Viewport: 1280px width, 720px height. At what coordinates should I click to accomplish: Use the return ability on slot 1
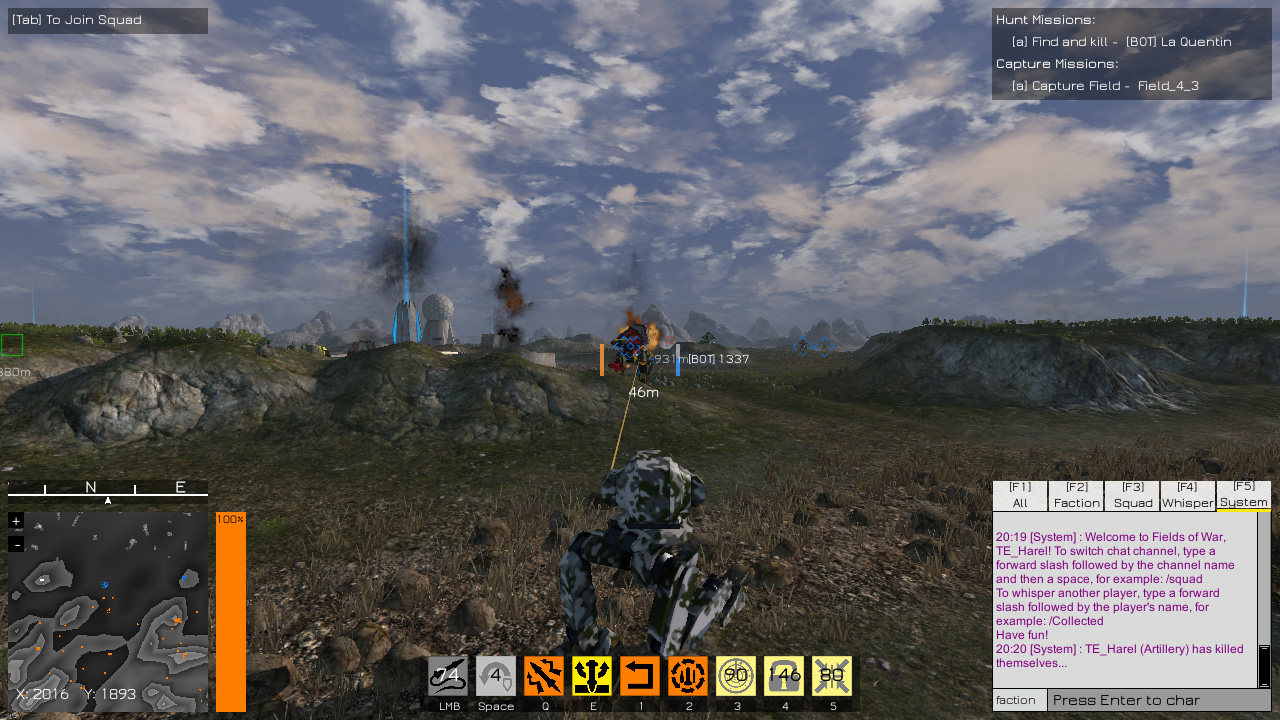[x=640, y=676]
